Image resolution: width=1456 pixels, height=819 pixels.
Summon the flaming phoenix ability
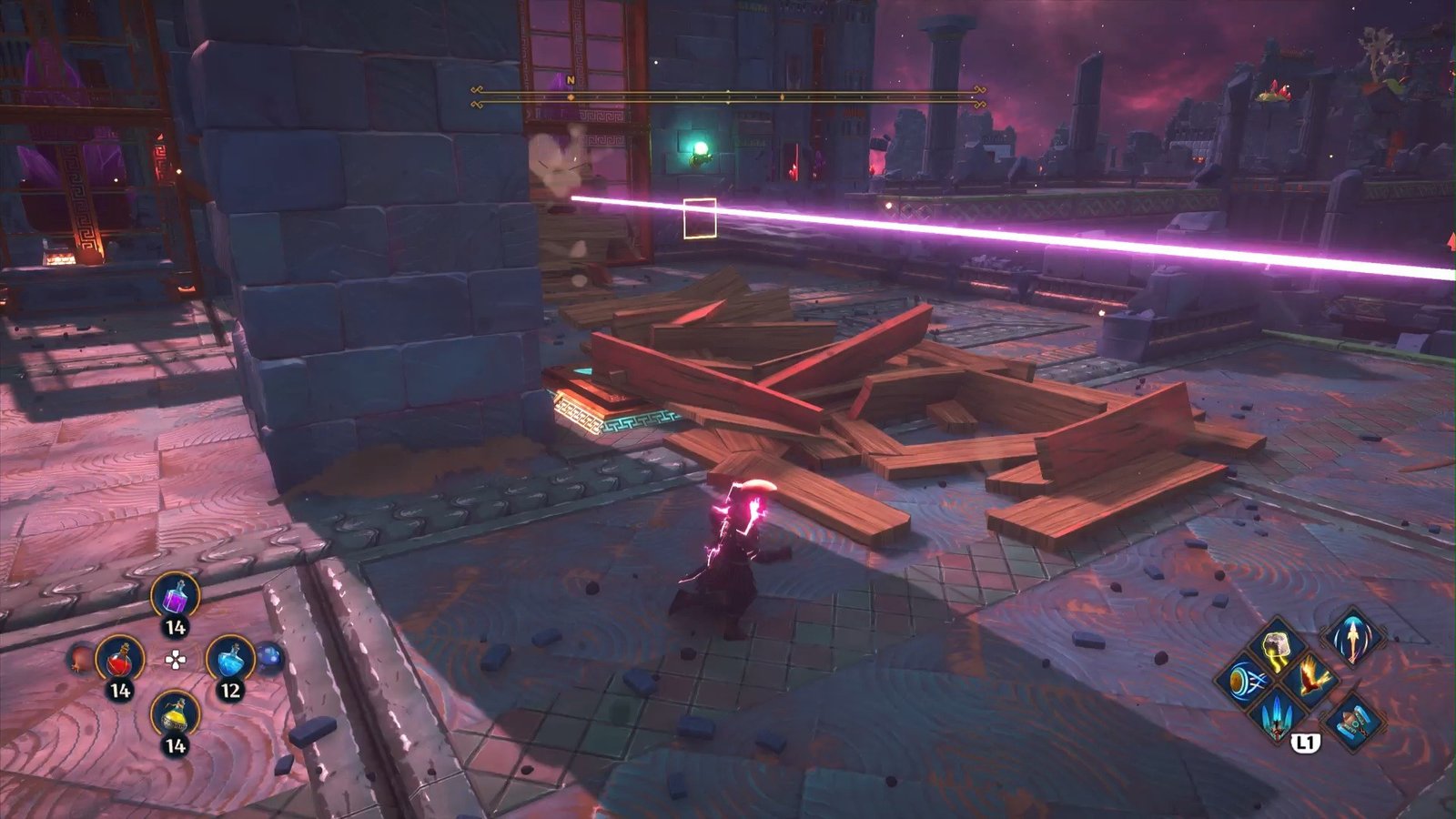coord(1311,679)
